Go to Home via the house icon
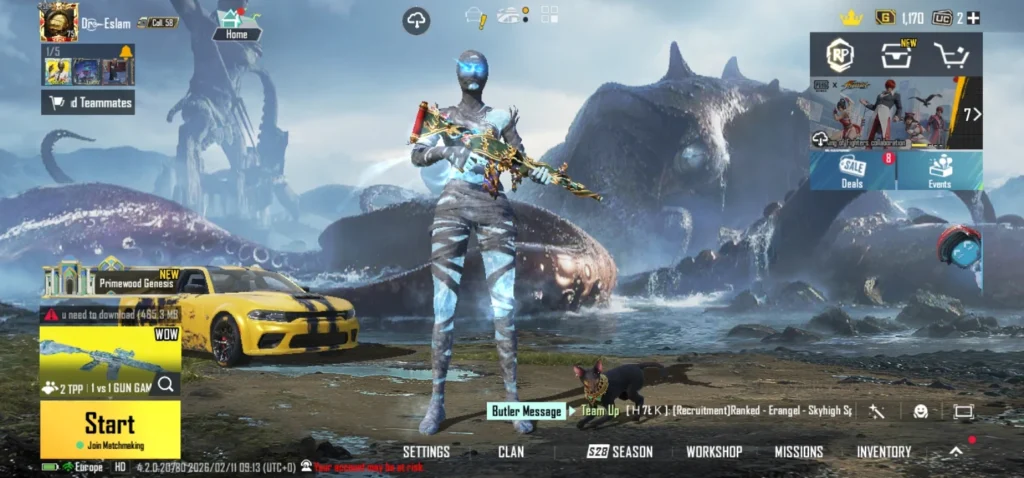 (x=237, y=22)
